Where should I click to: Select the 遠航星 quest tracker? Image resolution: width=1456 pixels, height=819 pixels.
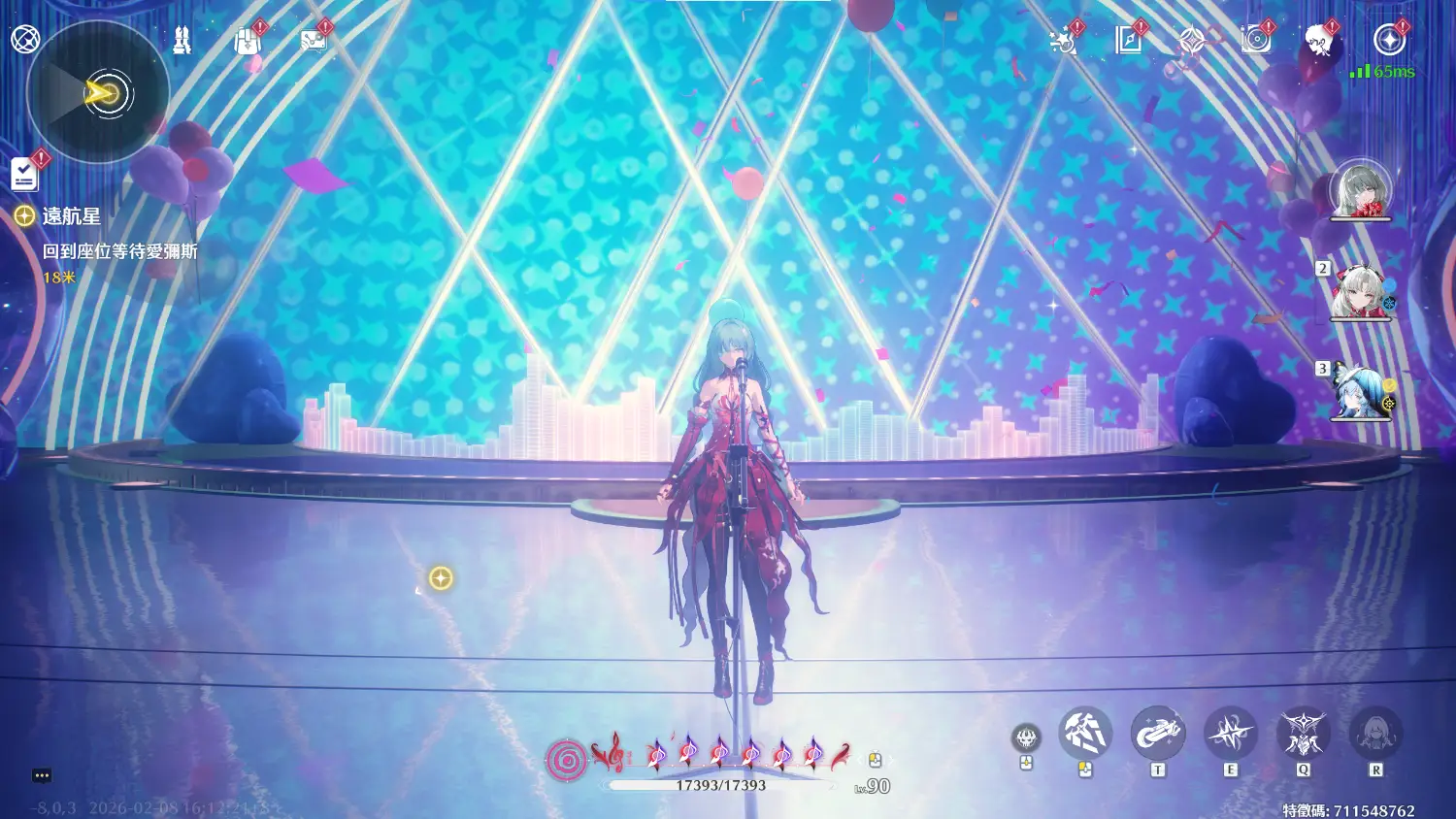(71, 216)
